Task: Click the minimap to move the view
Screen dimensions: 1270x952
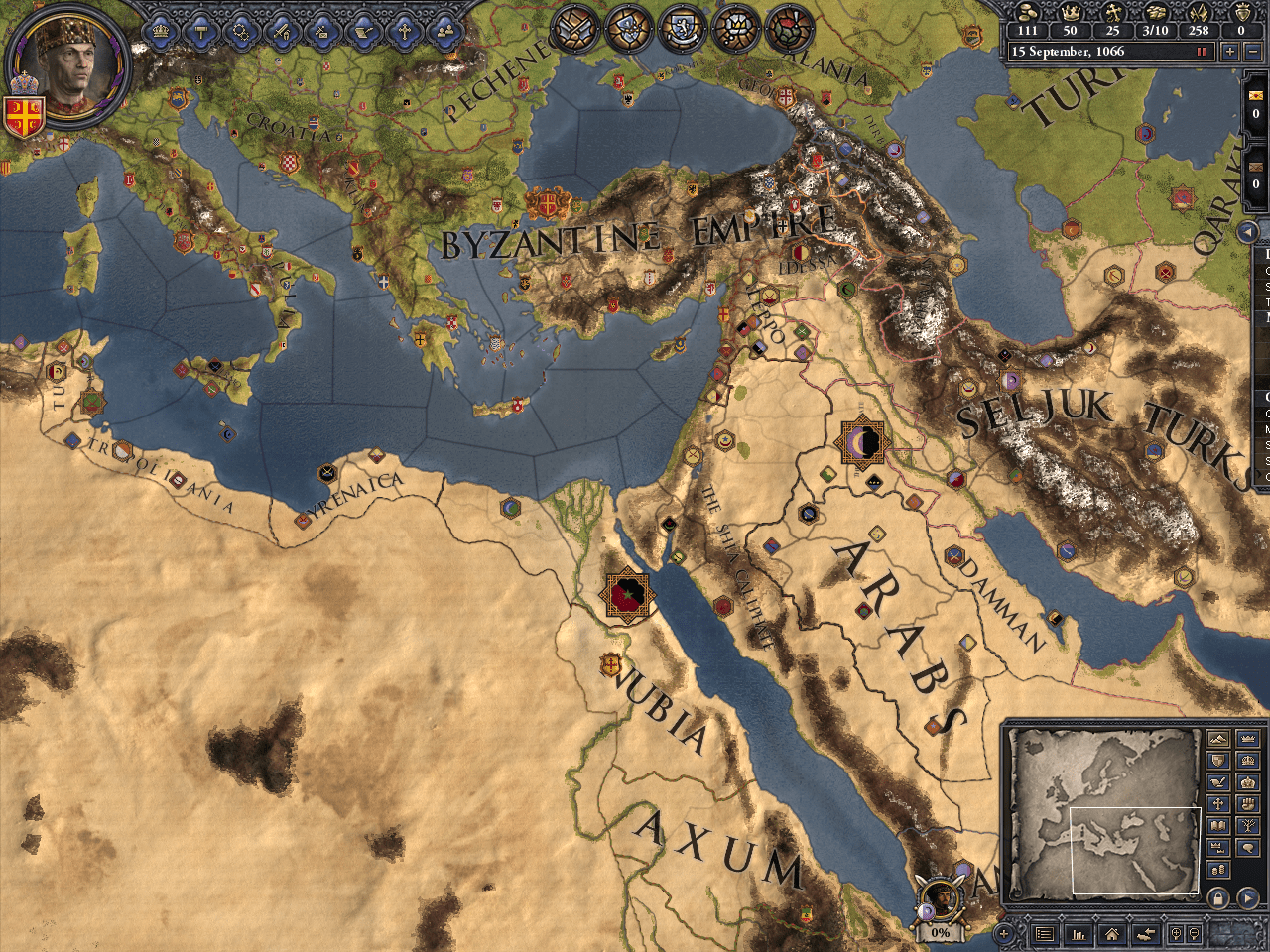Action: pos(1101,811)
